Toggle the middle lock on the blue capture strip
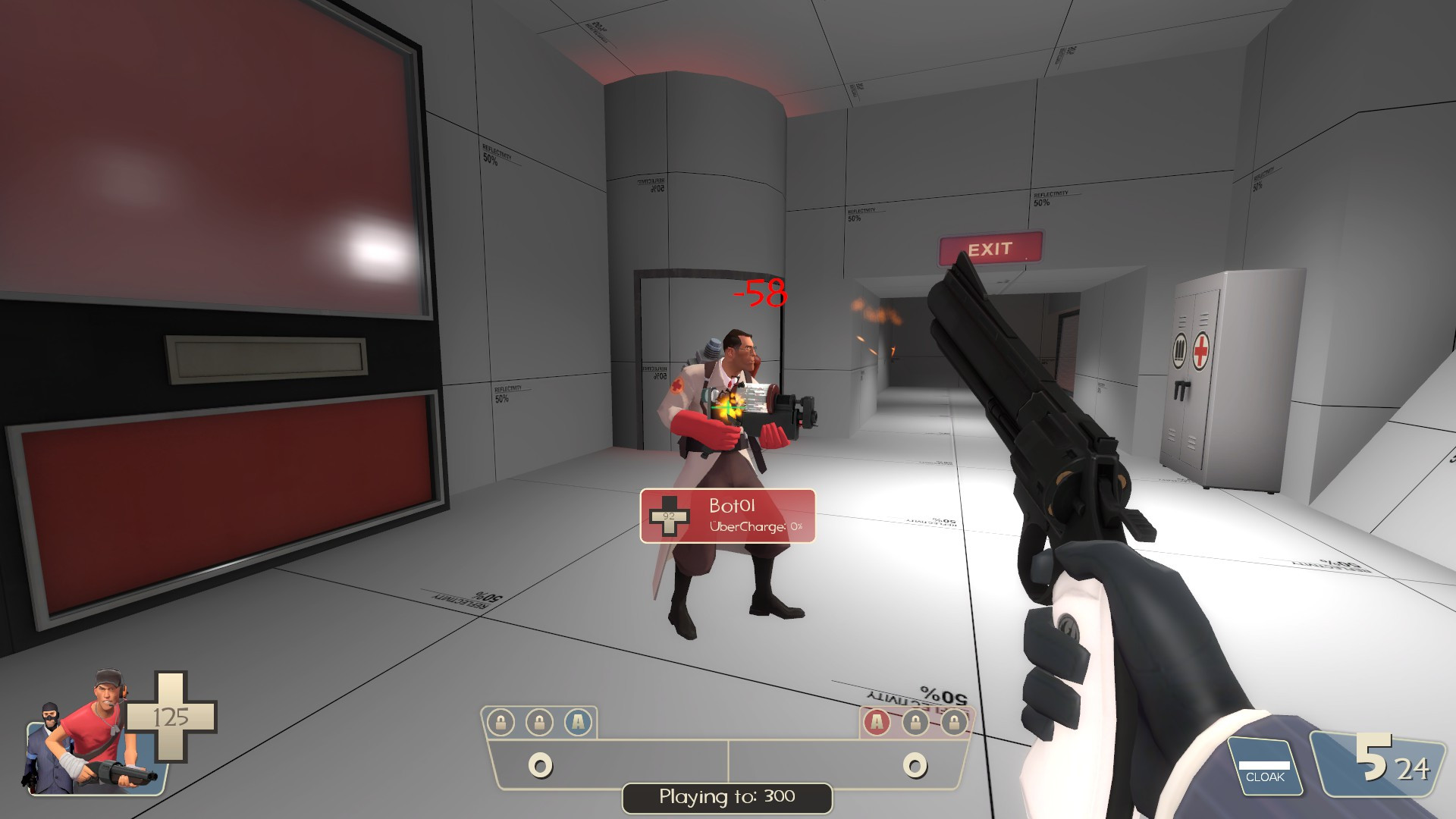Screen dimensions: 1456x819 point(538,723)
